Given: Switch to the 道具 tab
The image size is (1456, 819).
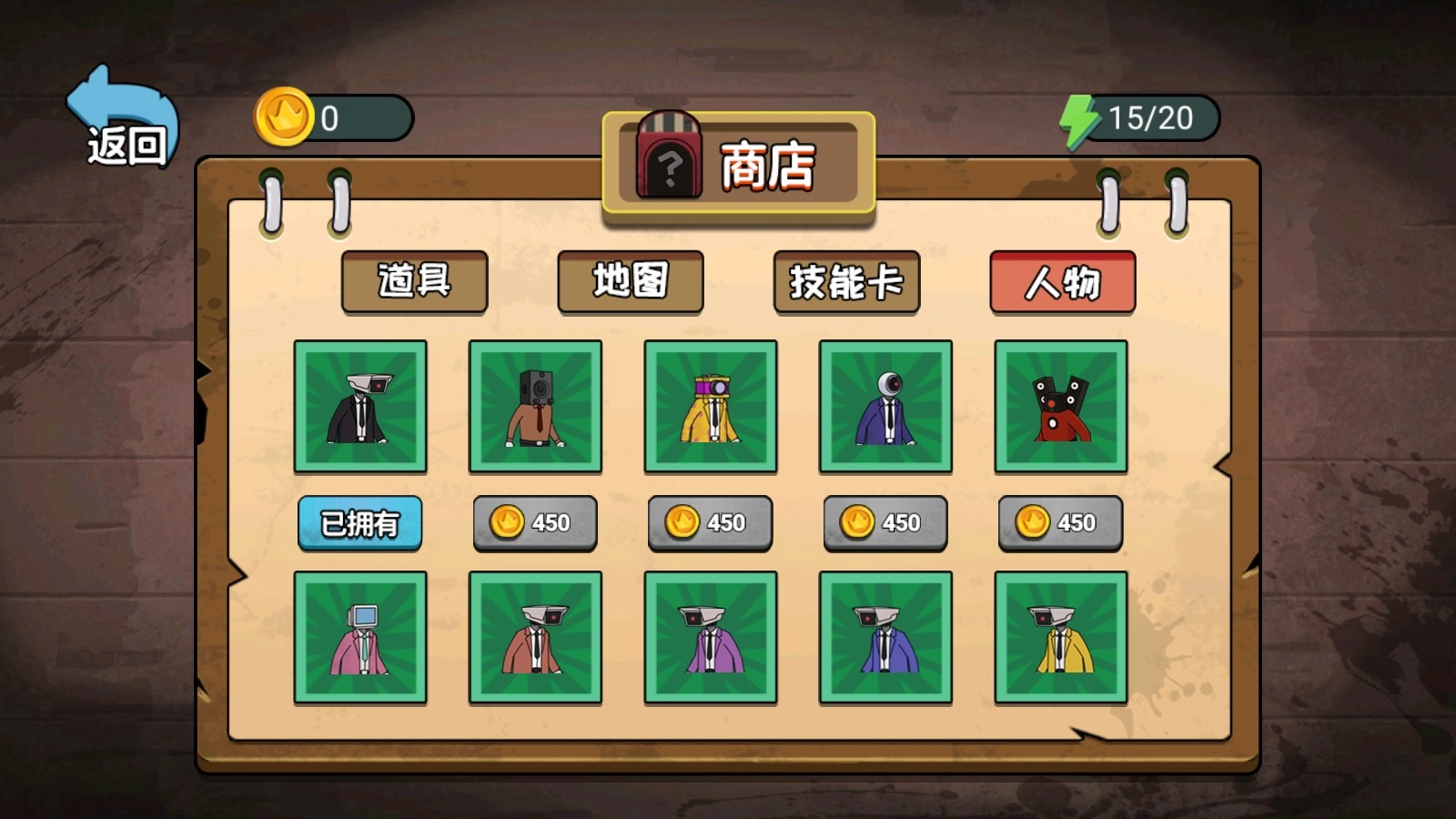Looking at the screenshot, I should [x=414, y=282].
